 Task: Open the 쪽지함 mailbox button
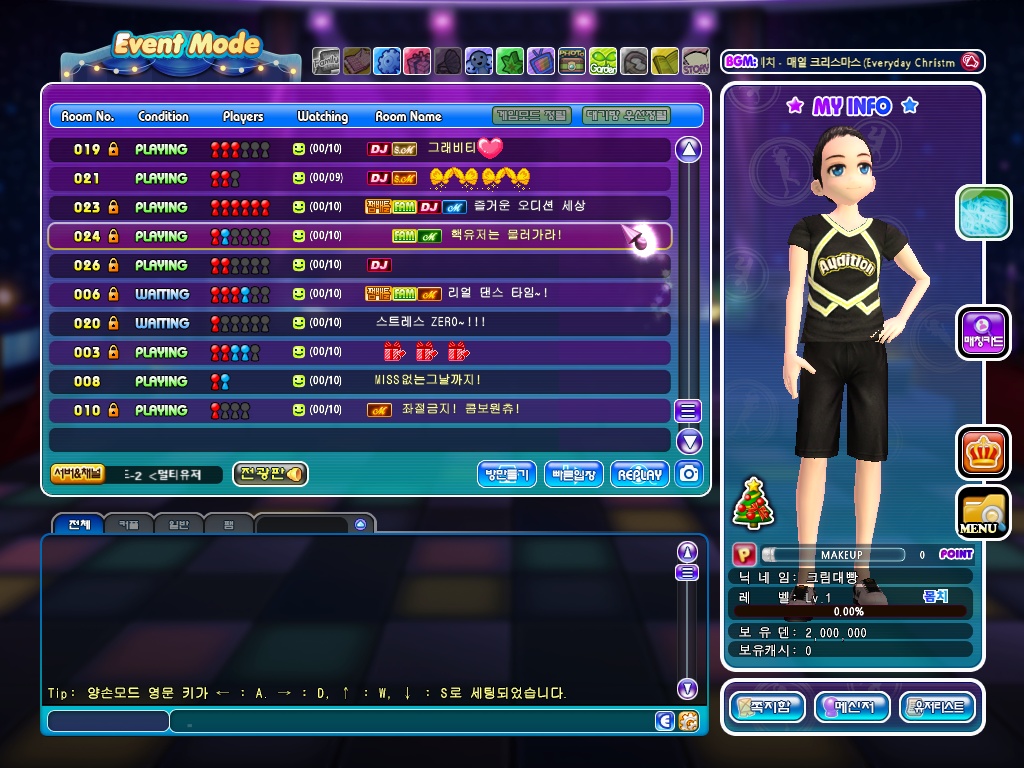point(767,707)
